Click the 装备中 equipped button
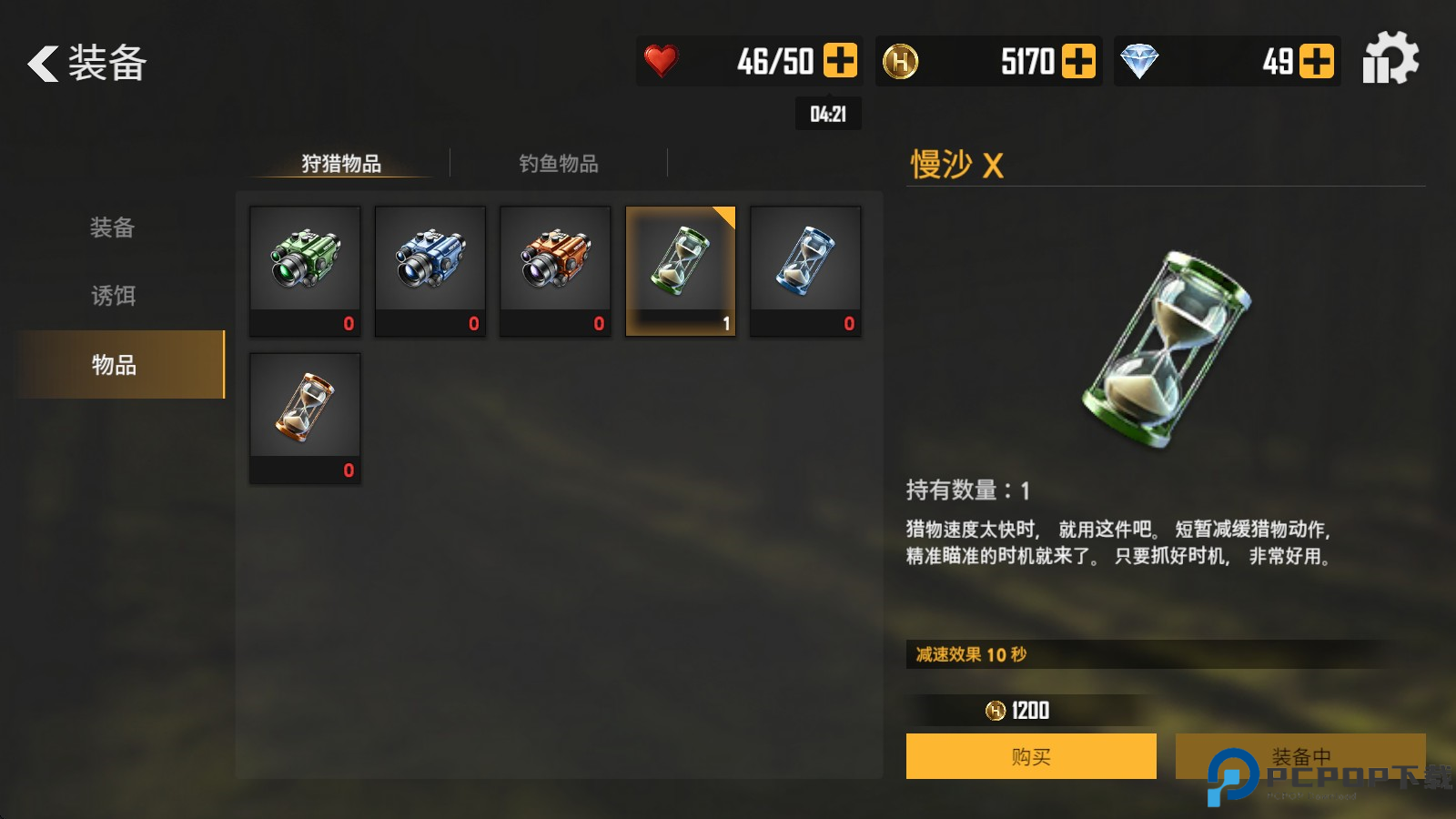Image resolution: width=1456 pixels, height=819 pixels. click(1301, 755)
